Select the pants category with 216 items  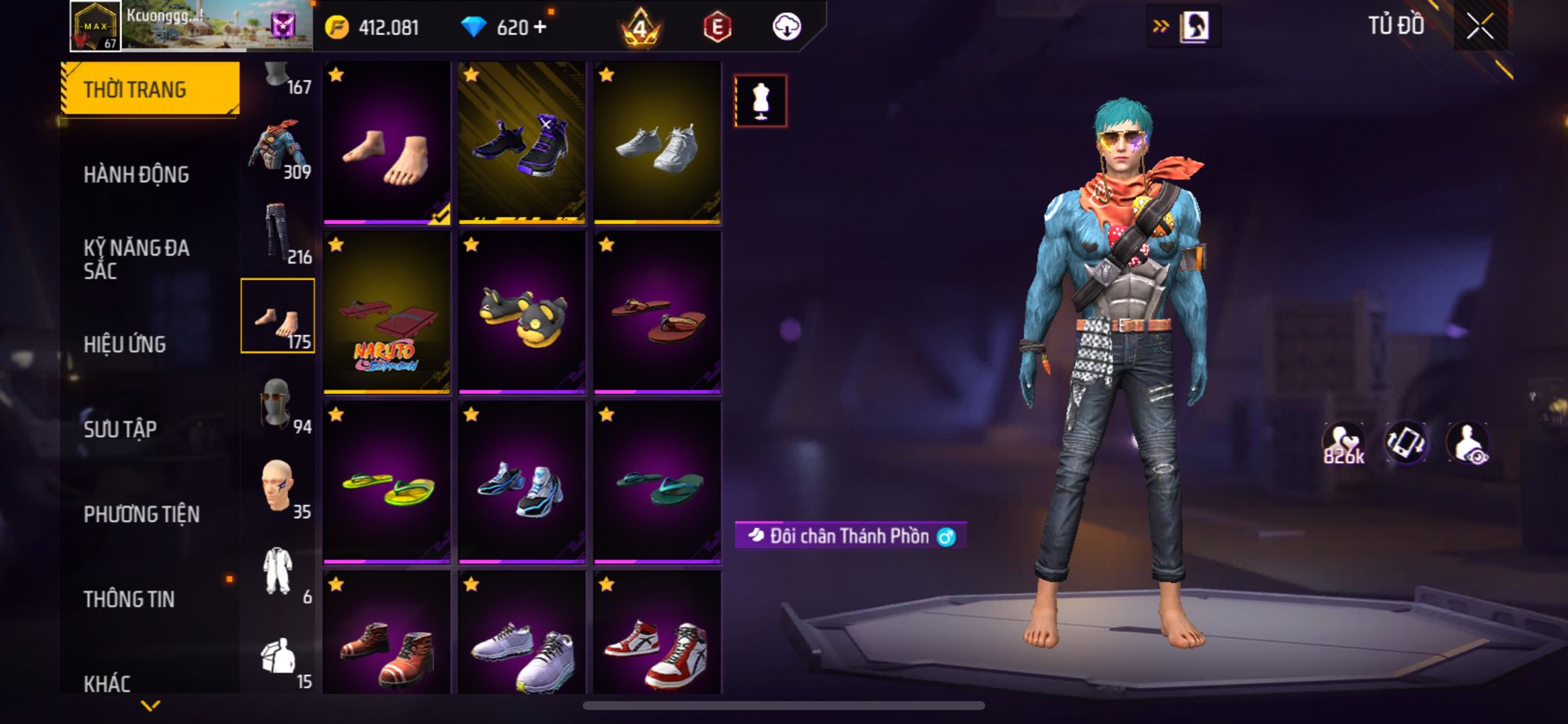coord(278,233)
